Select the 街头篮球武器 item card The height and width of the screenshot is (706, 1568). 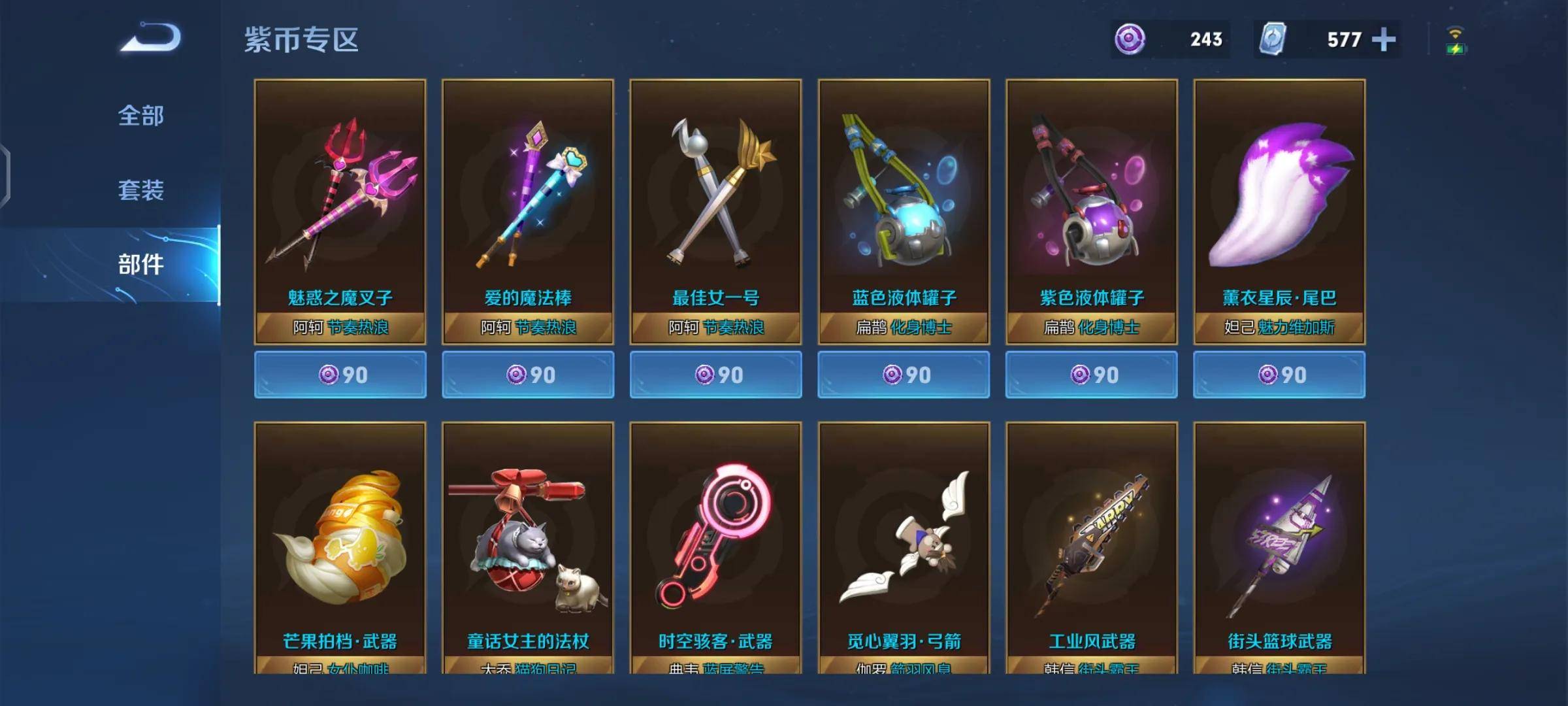click(1279, 548)
